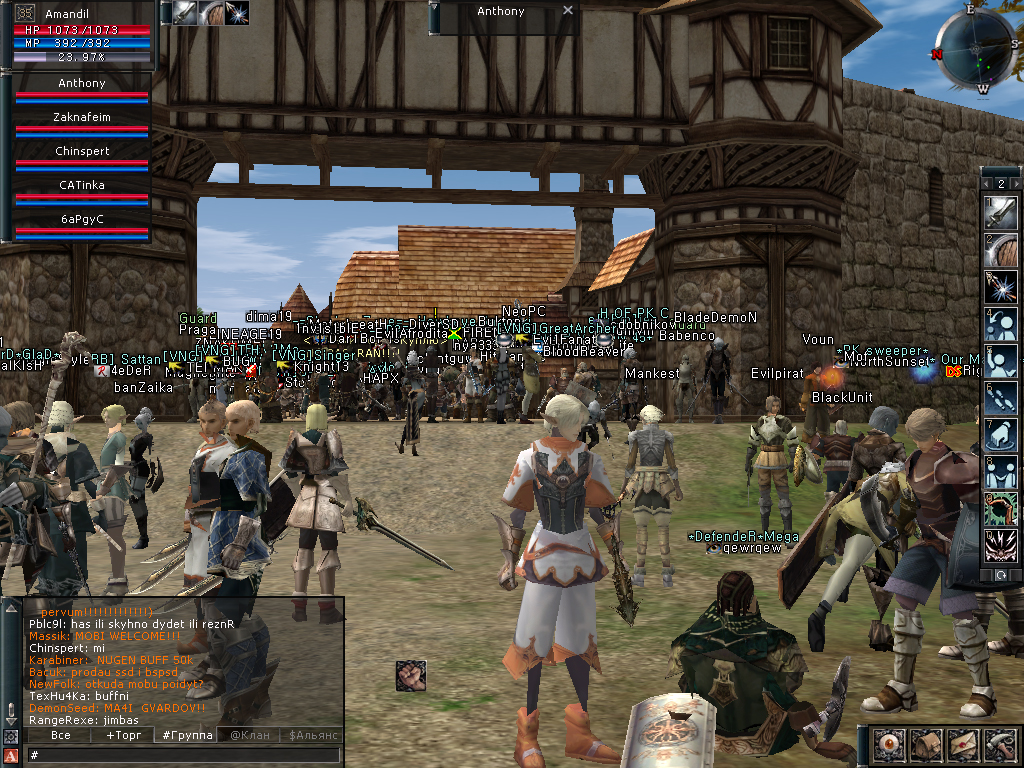Activate the footsteps walk/run toggle action

tap(1001, 398)
